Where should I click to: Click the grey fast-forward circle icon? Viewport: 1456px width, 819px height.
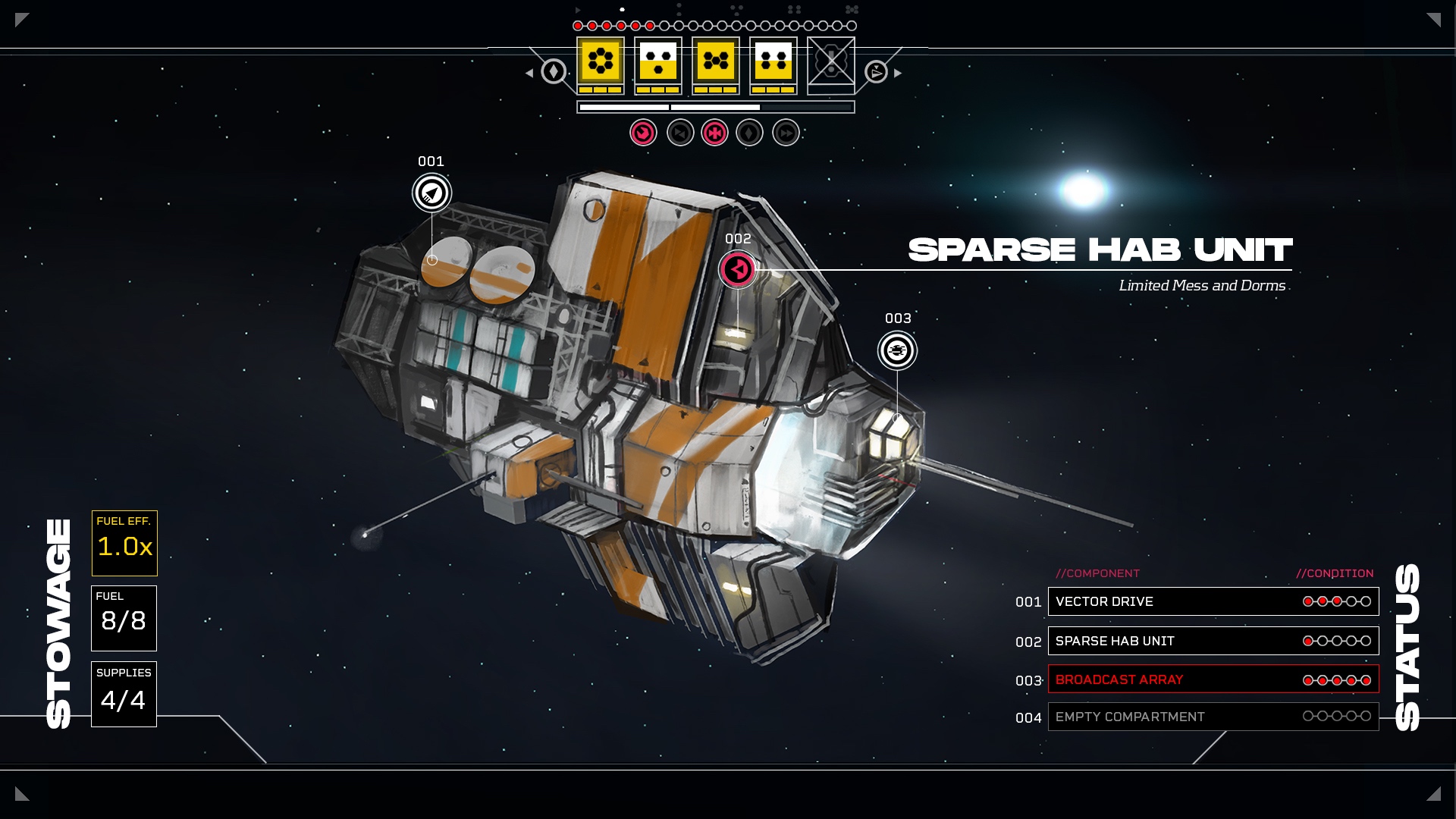(x=786, y=133)
